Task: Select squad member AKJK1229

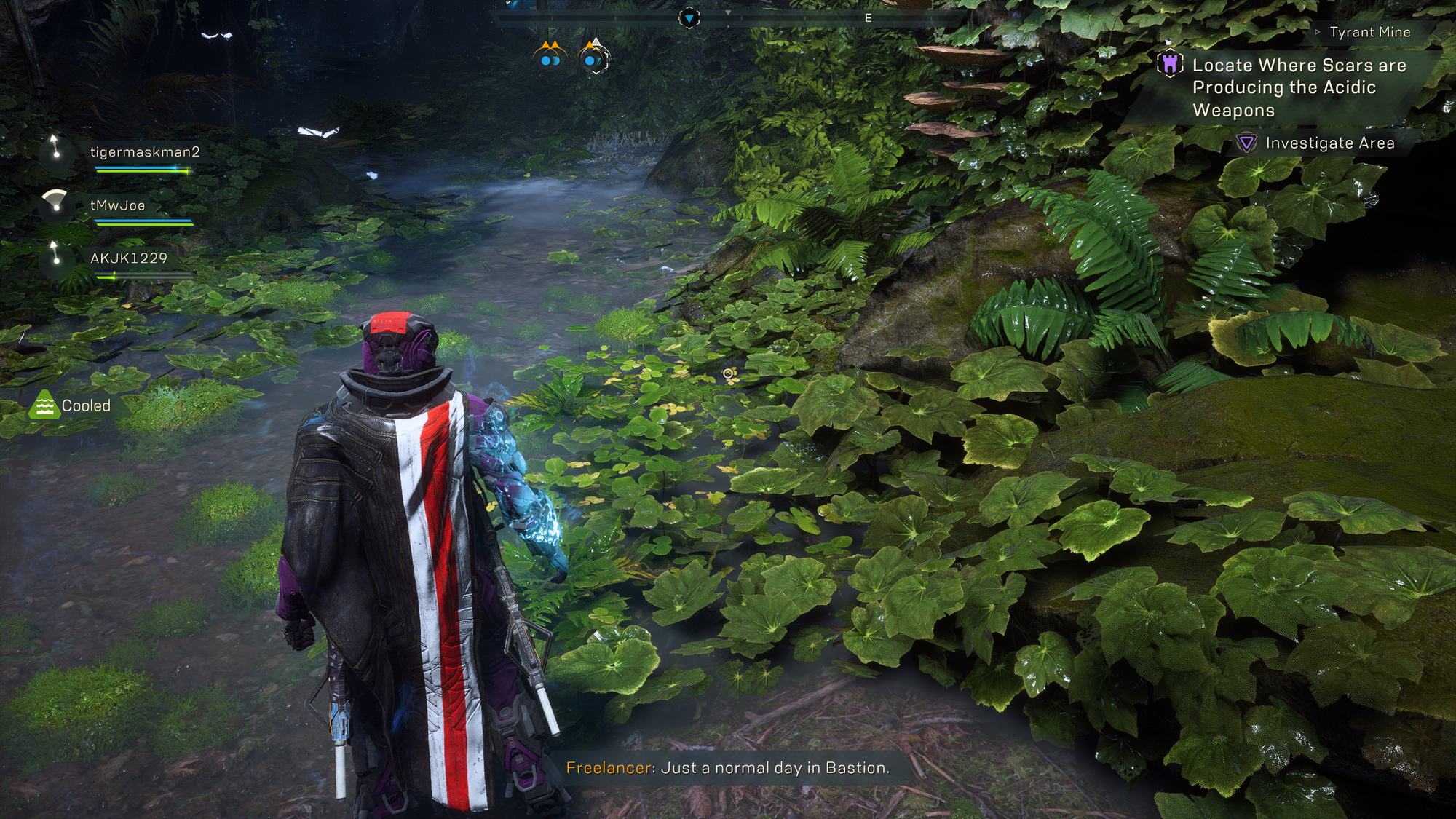Action: pos(128,258)
